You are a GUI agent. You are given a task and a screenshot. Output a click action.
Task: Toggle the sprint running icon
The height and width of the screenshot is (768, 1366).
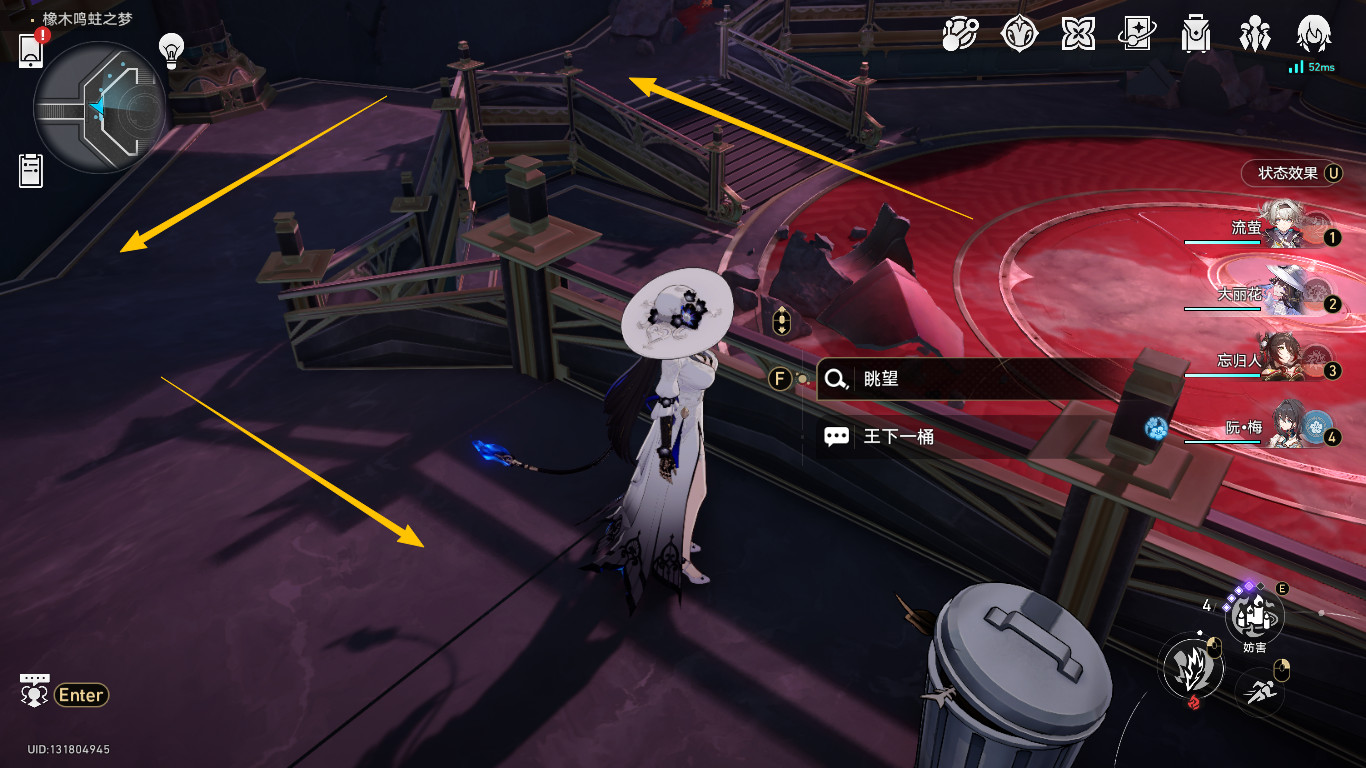1260,691
